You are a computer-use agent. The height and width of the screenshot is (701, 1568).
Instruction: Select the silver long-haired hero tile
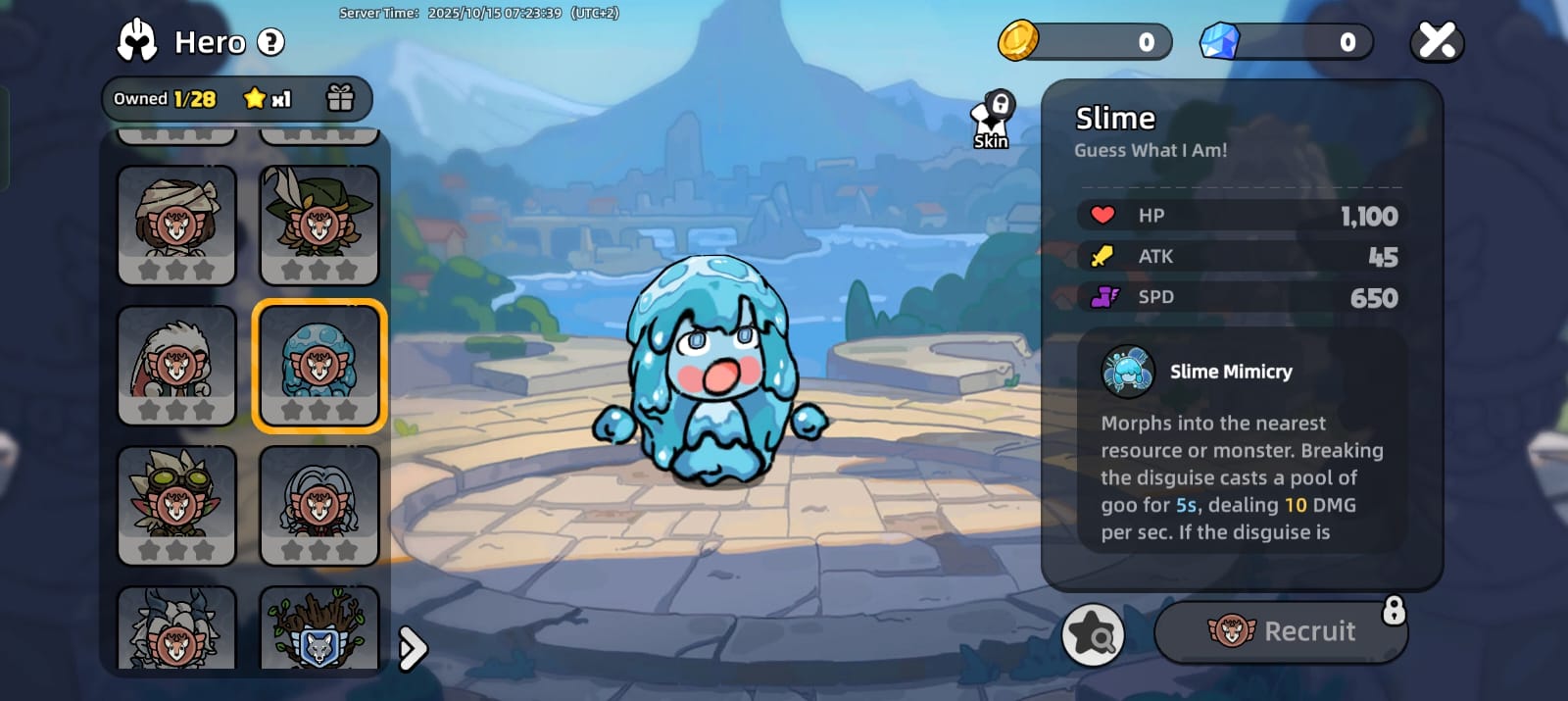point(318,505)
